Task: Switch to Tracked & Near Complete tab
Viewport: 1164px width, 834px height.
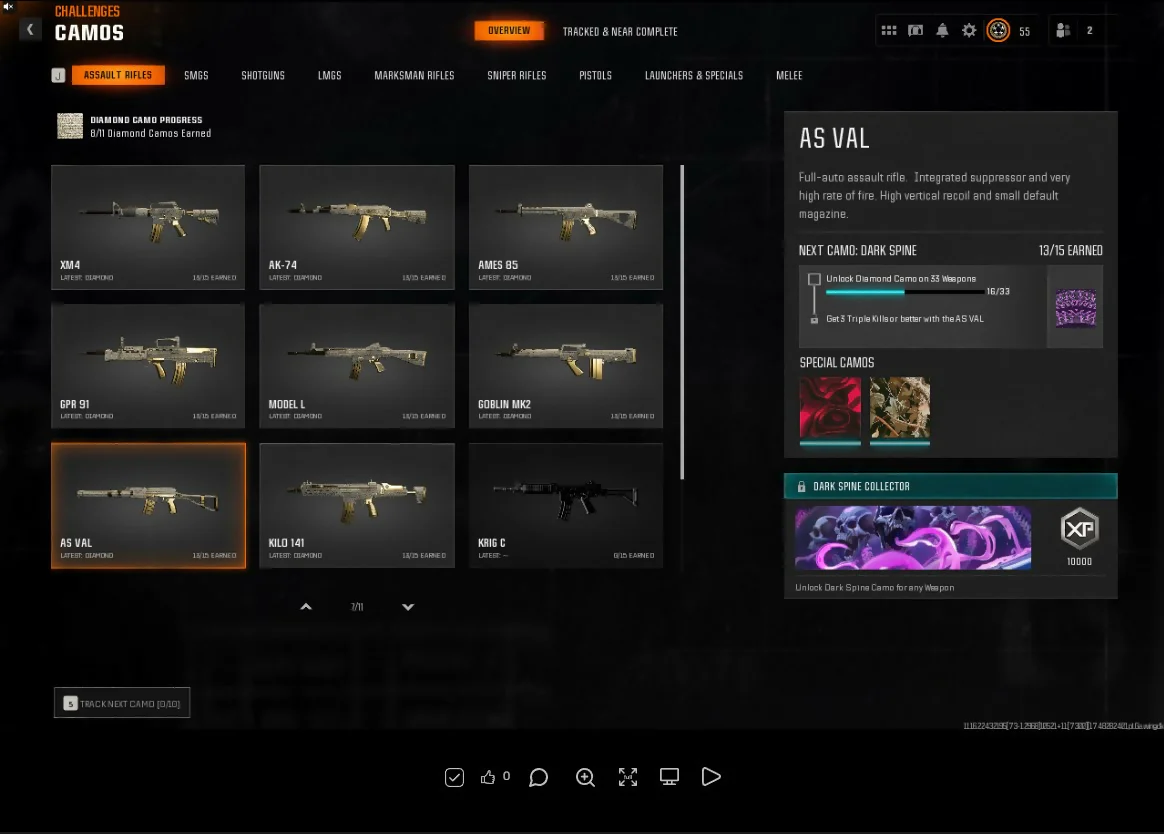Action: click(x=620, y=32)
